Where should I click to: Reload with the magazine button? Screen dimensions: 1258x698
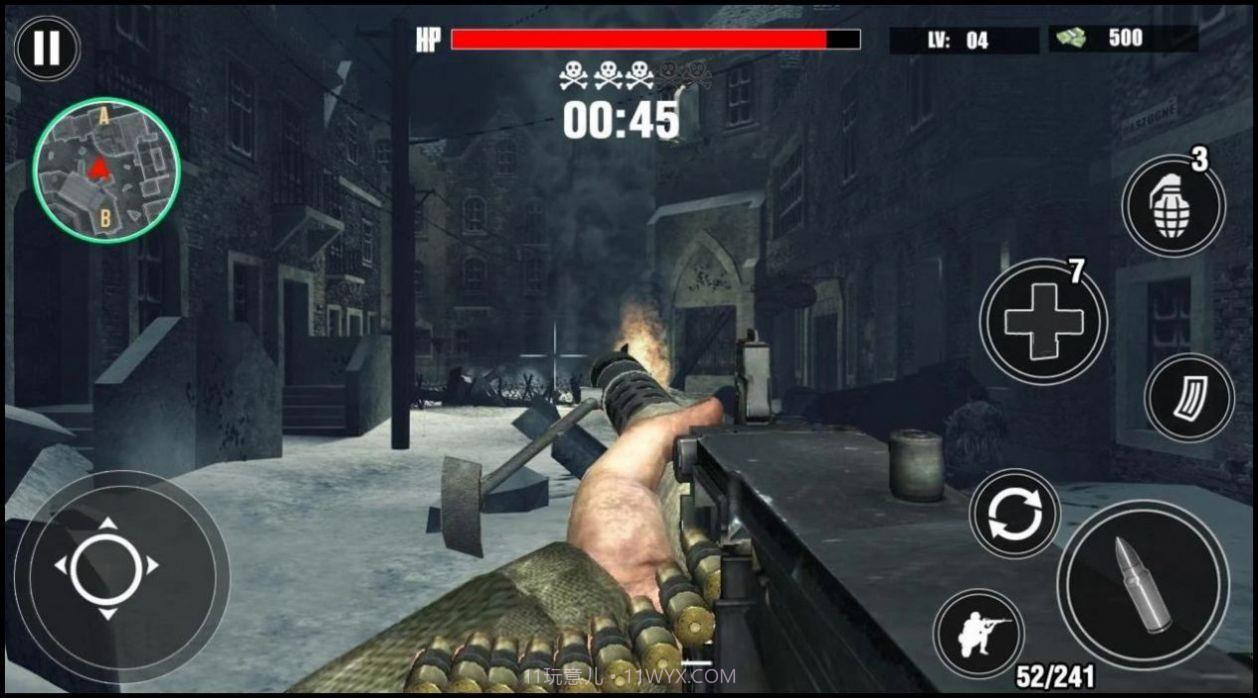(1189, 397)
